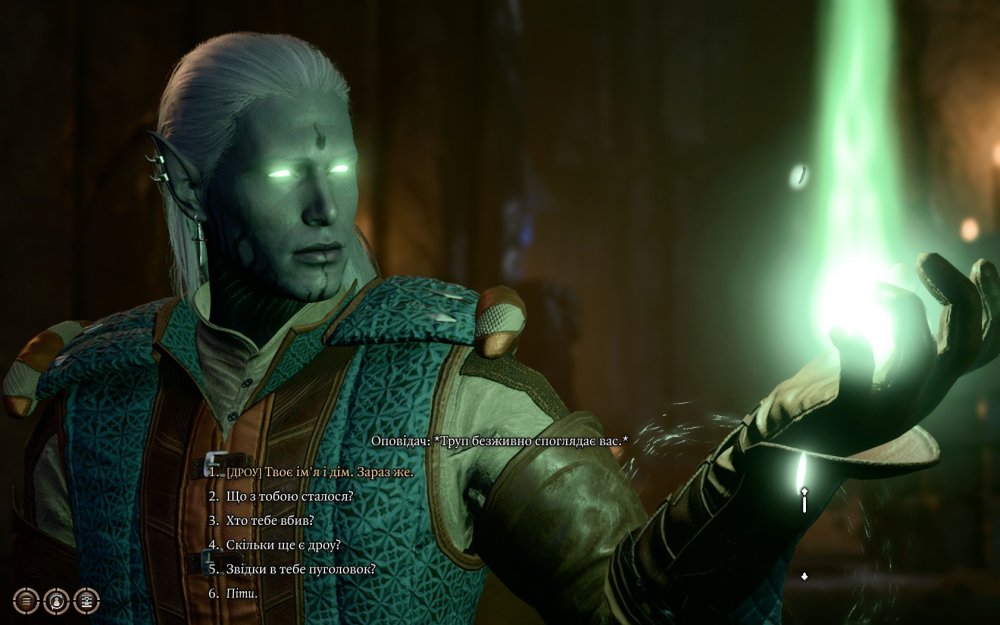Open the trade/exchange icon in the dialogue bar
Screen dimensions: 1000x625
pos(87,600)
